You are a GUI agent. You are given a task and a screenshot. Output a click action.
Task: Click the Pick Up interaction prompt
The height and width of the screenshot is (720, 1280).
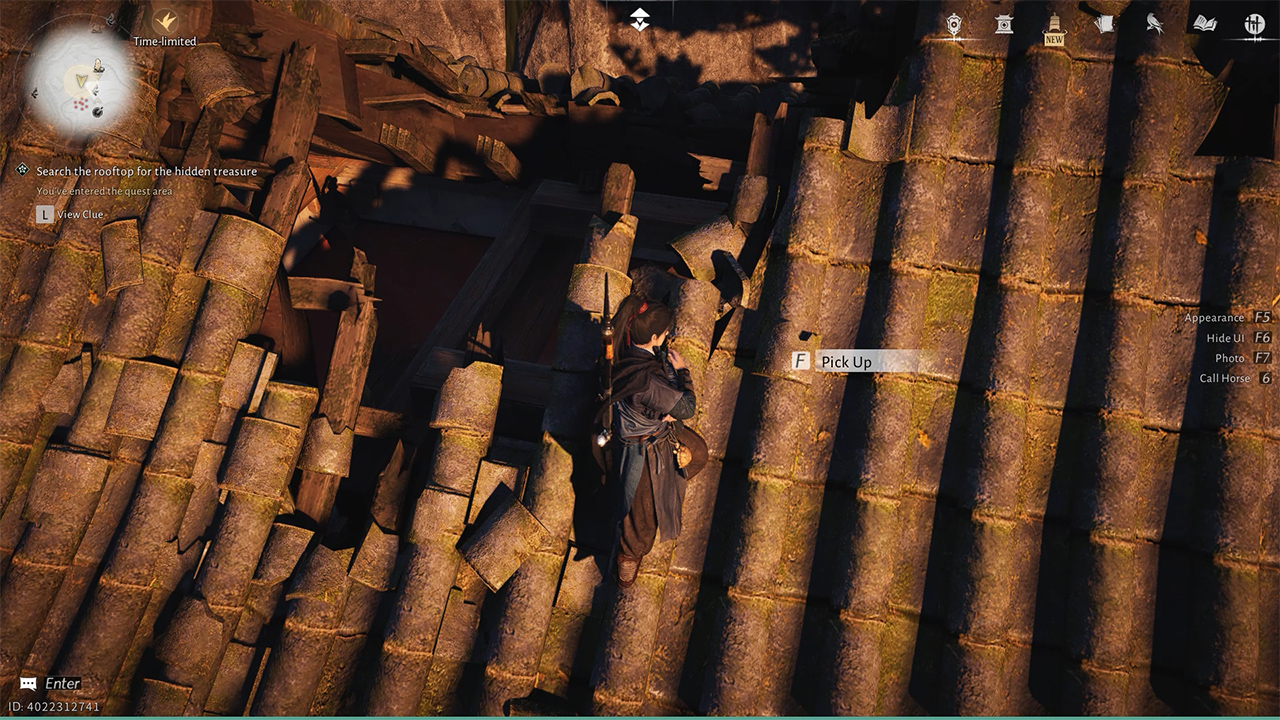tap(845, 362)
